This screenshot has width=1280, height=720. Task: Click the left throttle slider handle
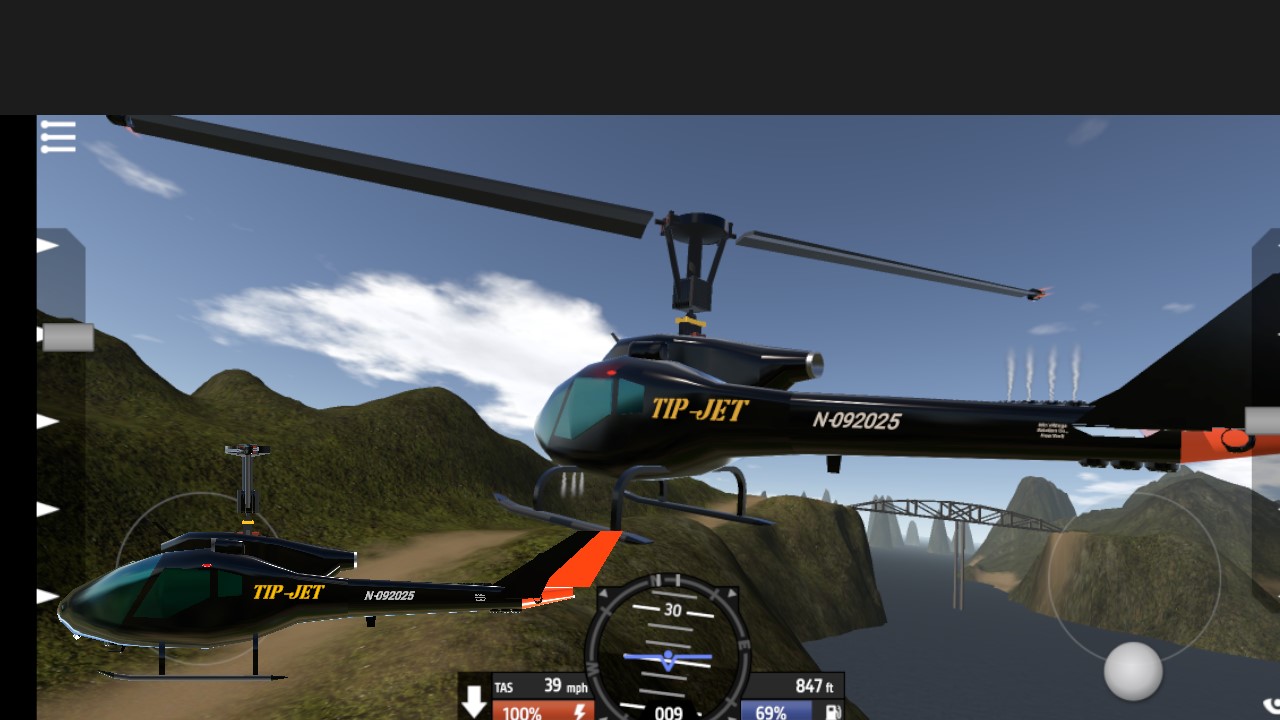click(67, 338)
